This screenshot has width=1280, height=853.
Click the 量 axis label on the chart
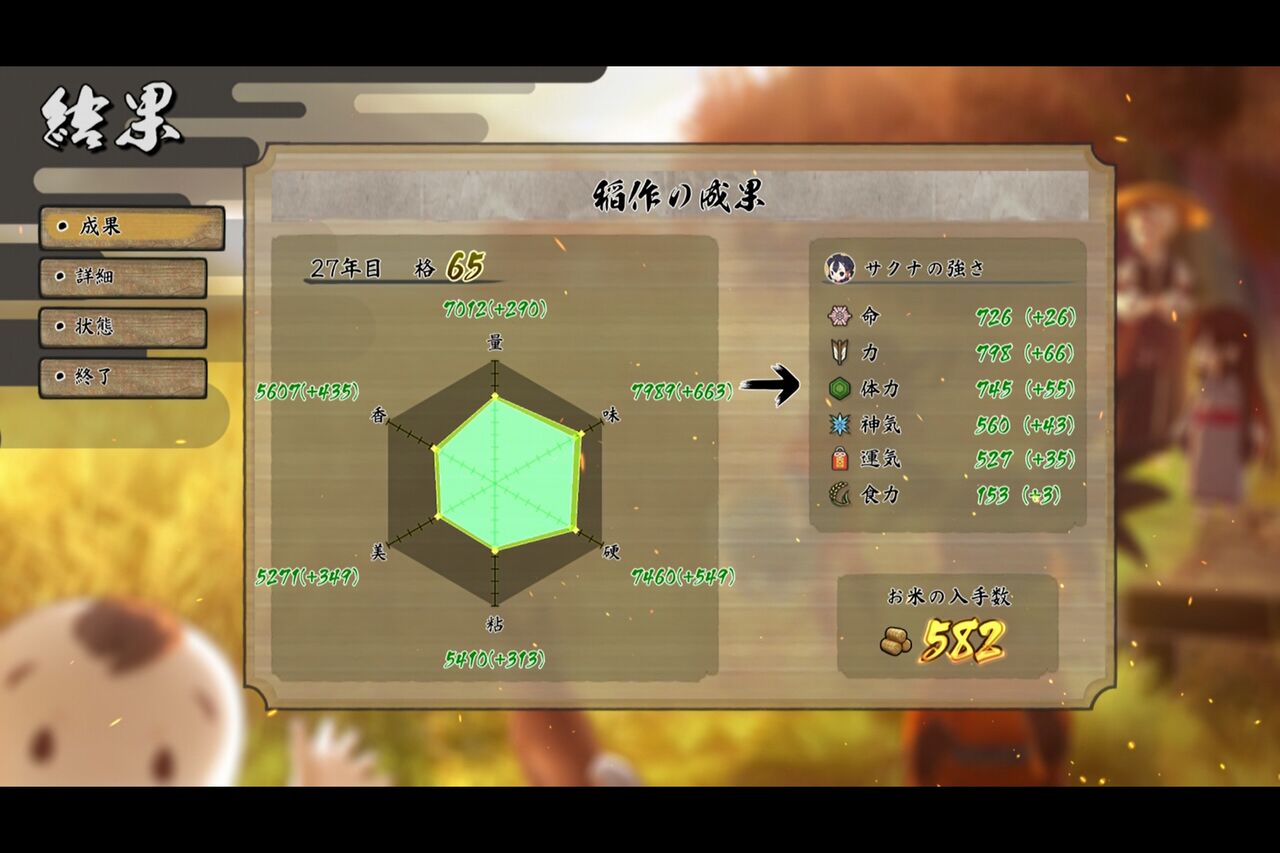(x=496, y=341)
